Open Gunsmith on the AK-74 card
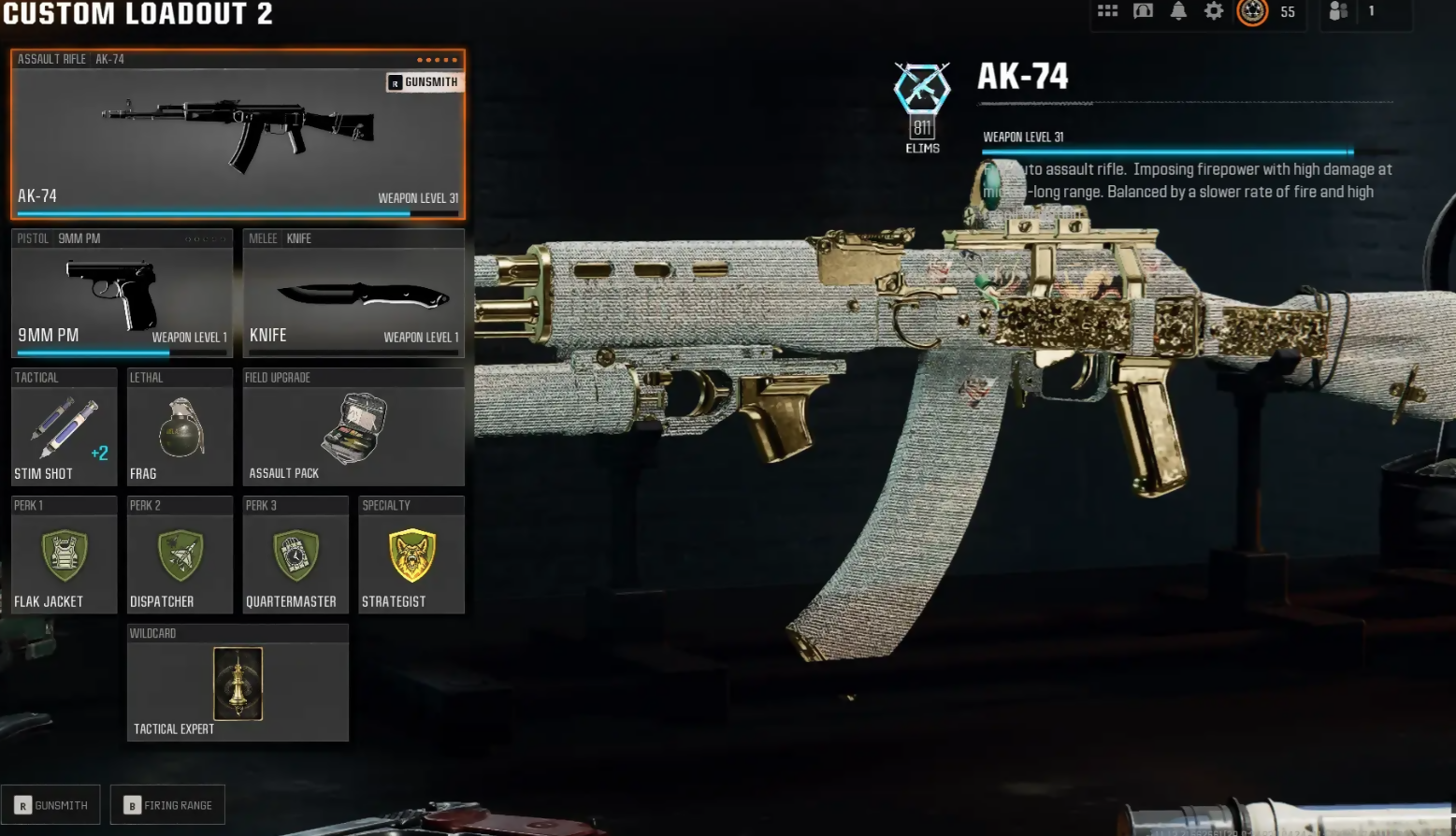The width and height of the screenshot is (1456, 836). (x=424, y=82)
